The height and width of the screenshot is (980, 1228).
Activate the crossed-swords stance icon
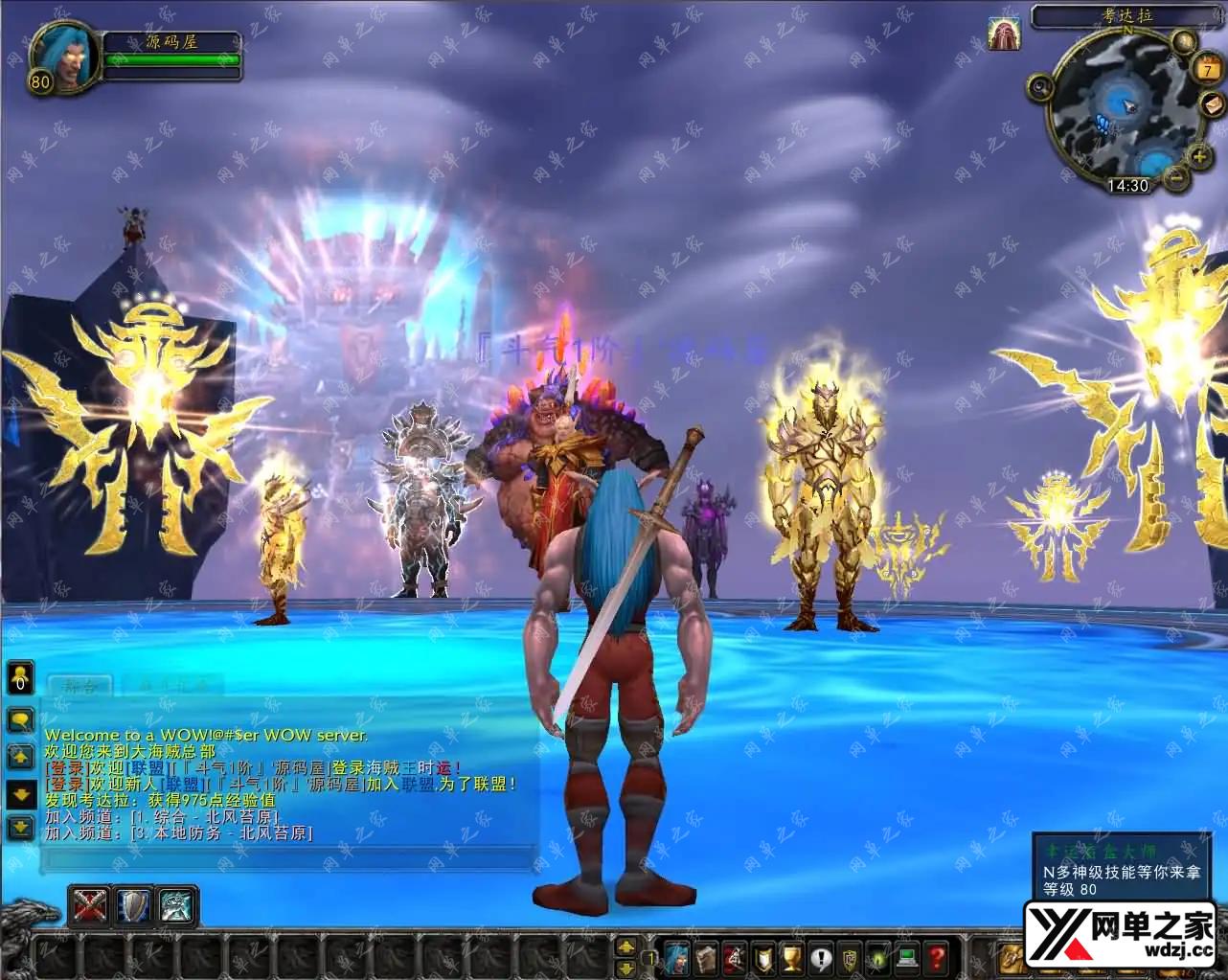click(90, 905)
